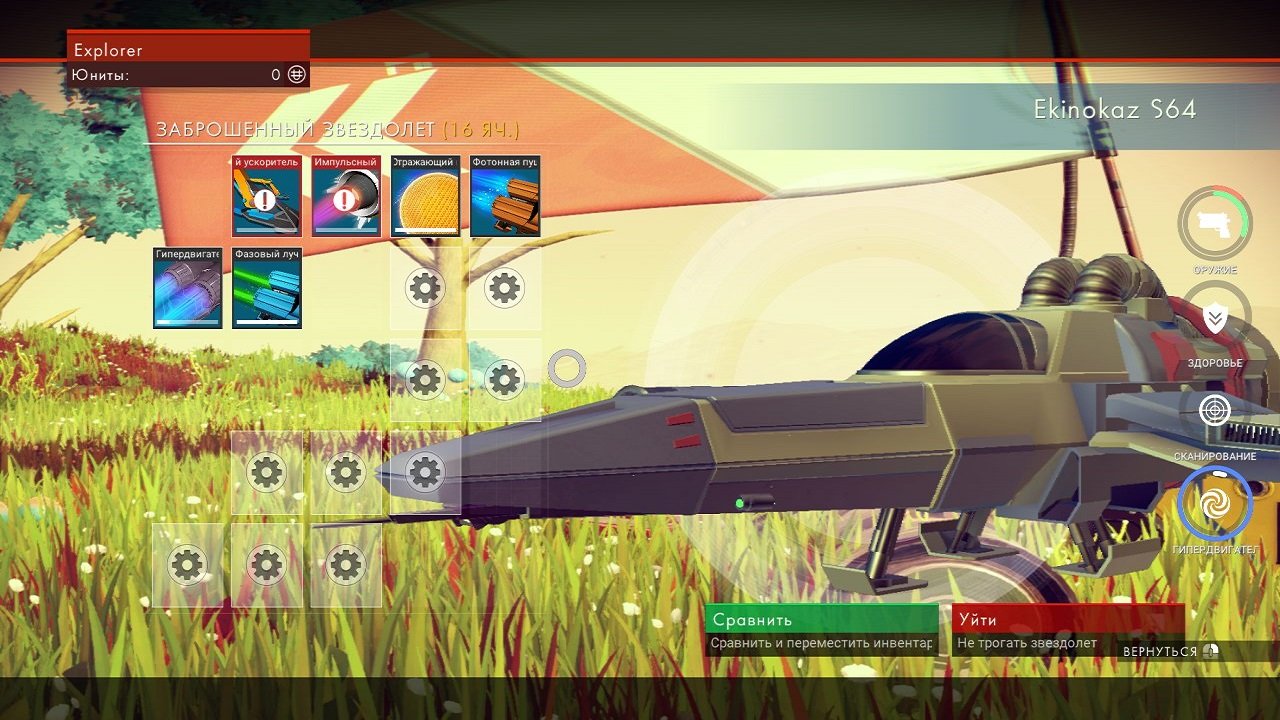
Task: Select an empty gear inventory slot
Action: coord(424,288)
